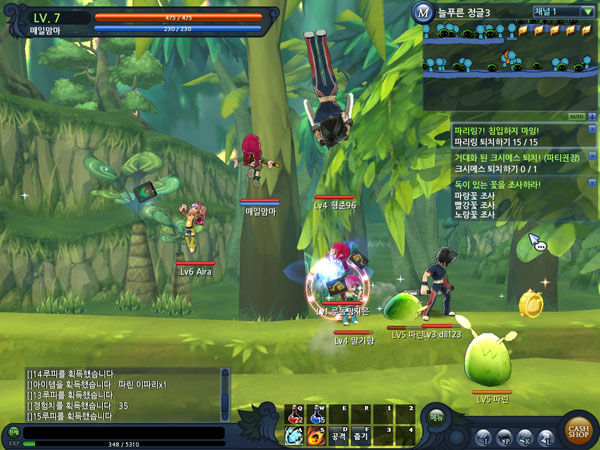Open the K menu shortcut button
600x450 pixels.
525,437
